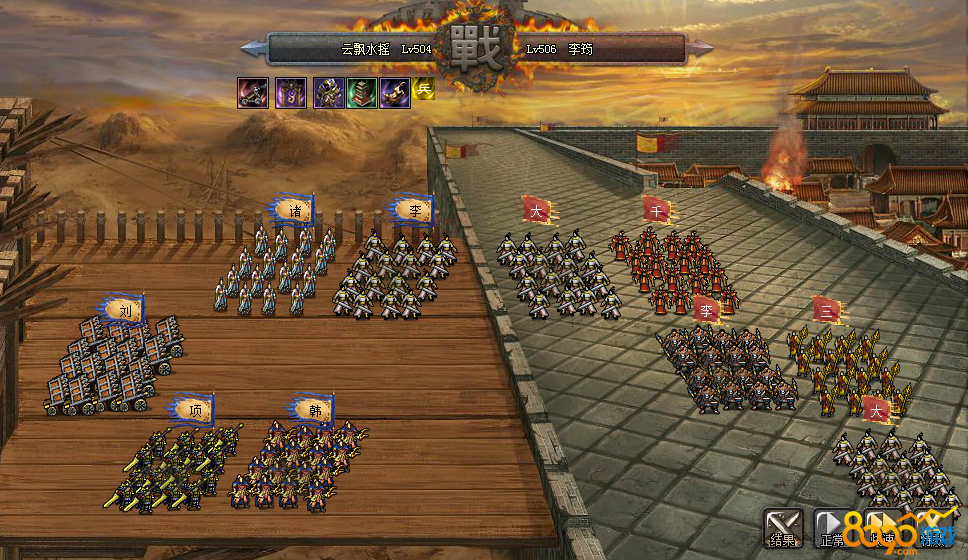
Task: Switch to the fast-forward speed button
Action: click(882, 528)
